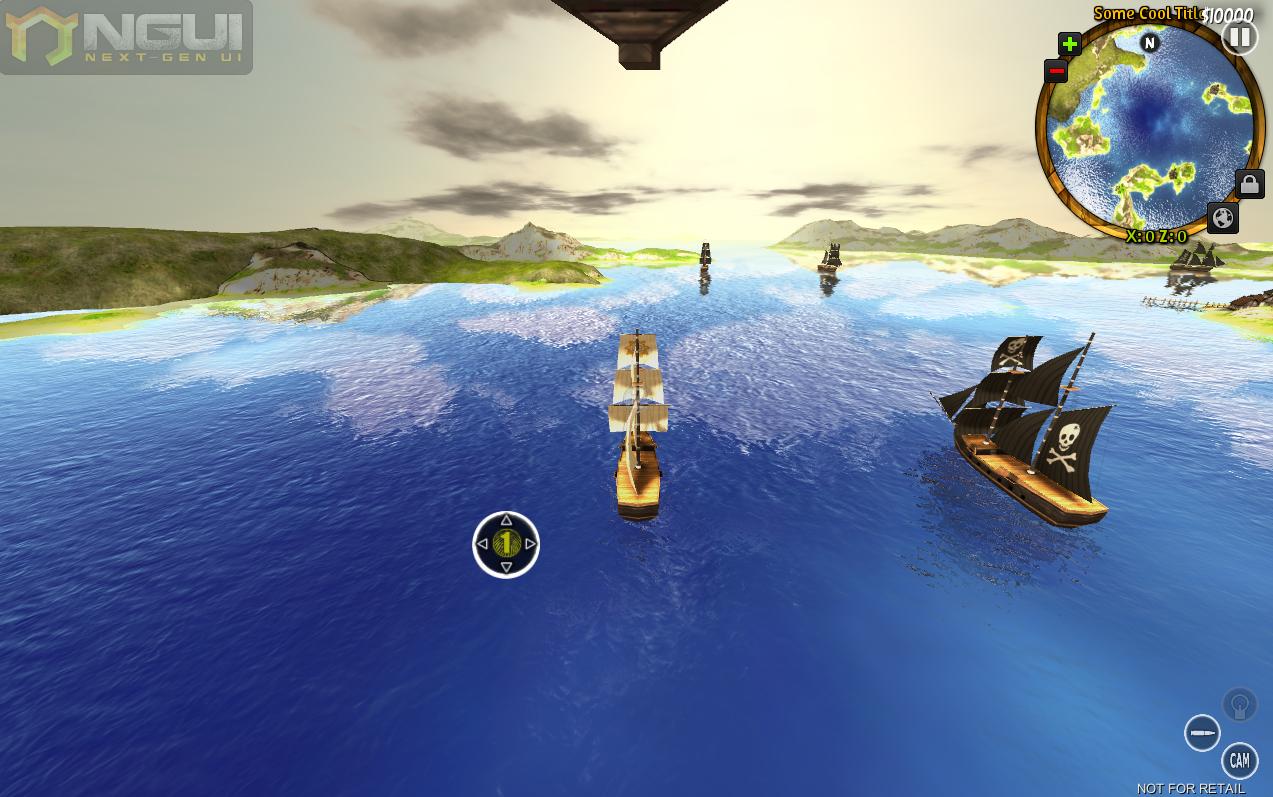Click the up arrow on the joystick pad

pos(506,520)
